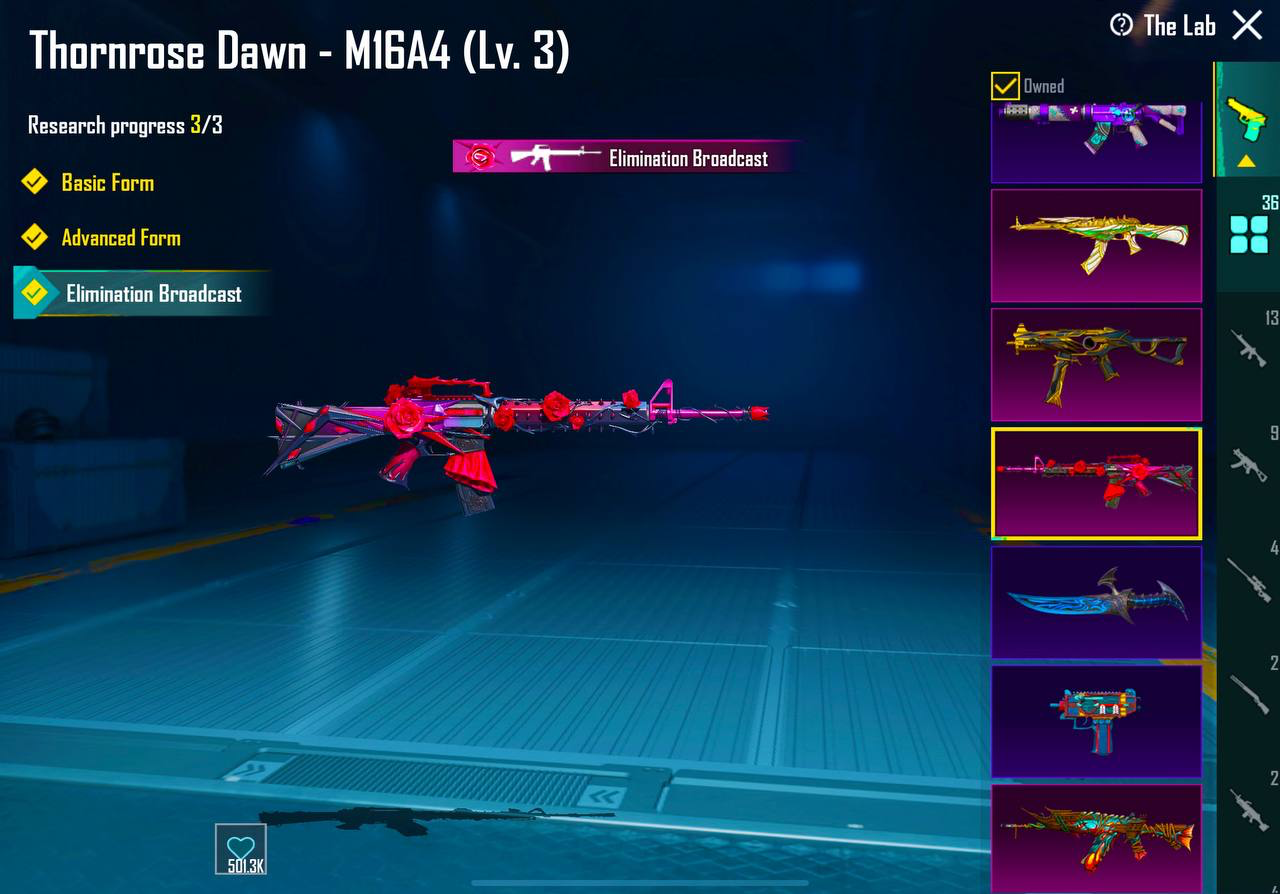The image size is (1280, 894).
Task: Open The Lab help question mark
Action: tap(1122, 25)
